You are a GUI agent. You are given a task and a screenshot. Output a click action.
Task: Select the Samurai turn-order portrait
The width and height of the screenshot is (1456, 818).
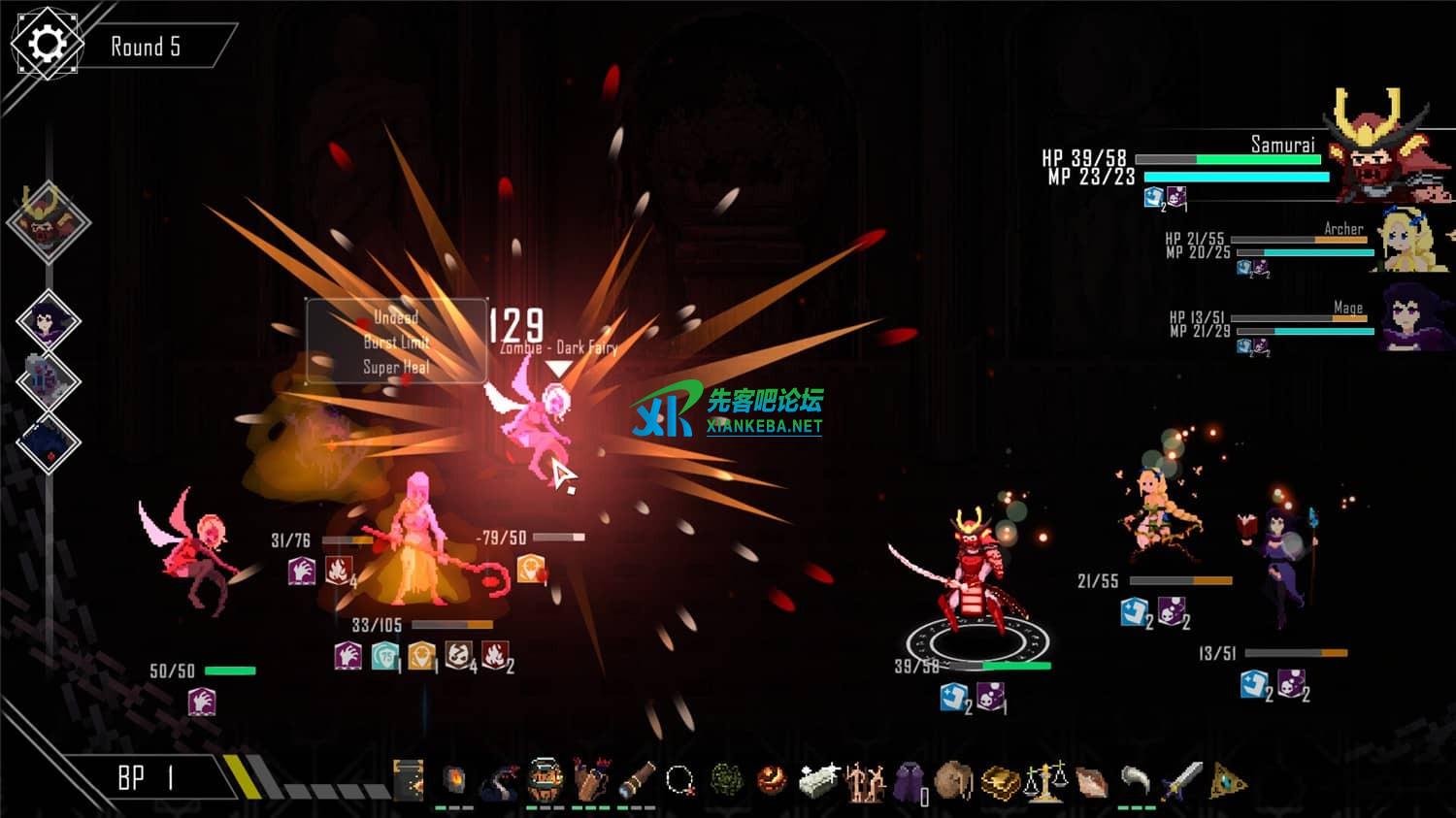(48, 221)
